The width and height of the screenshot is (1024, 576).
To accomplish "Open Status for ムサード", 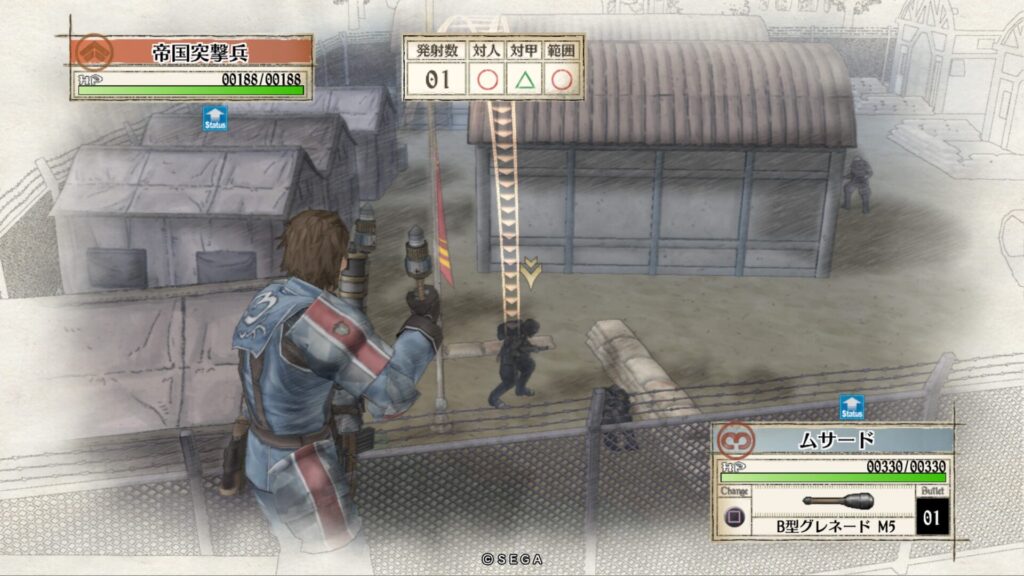I will coord(851,408).
